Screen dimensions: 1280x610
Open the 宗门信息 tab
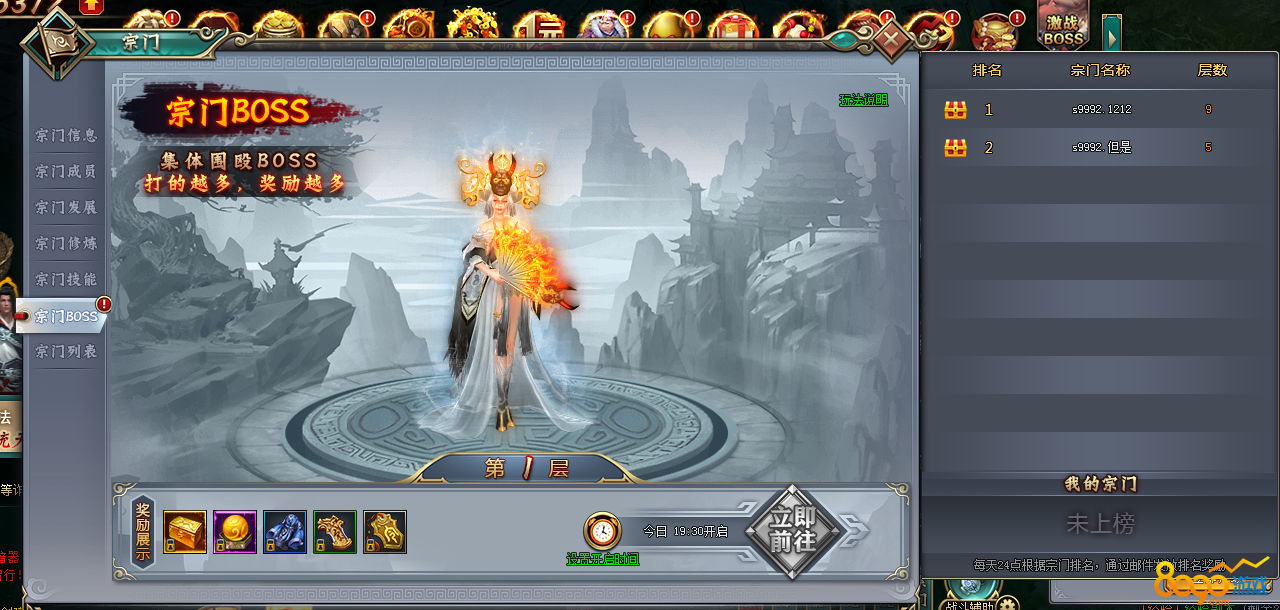point(66,136)
